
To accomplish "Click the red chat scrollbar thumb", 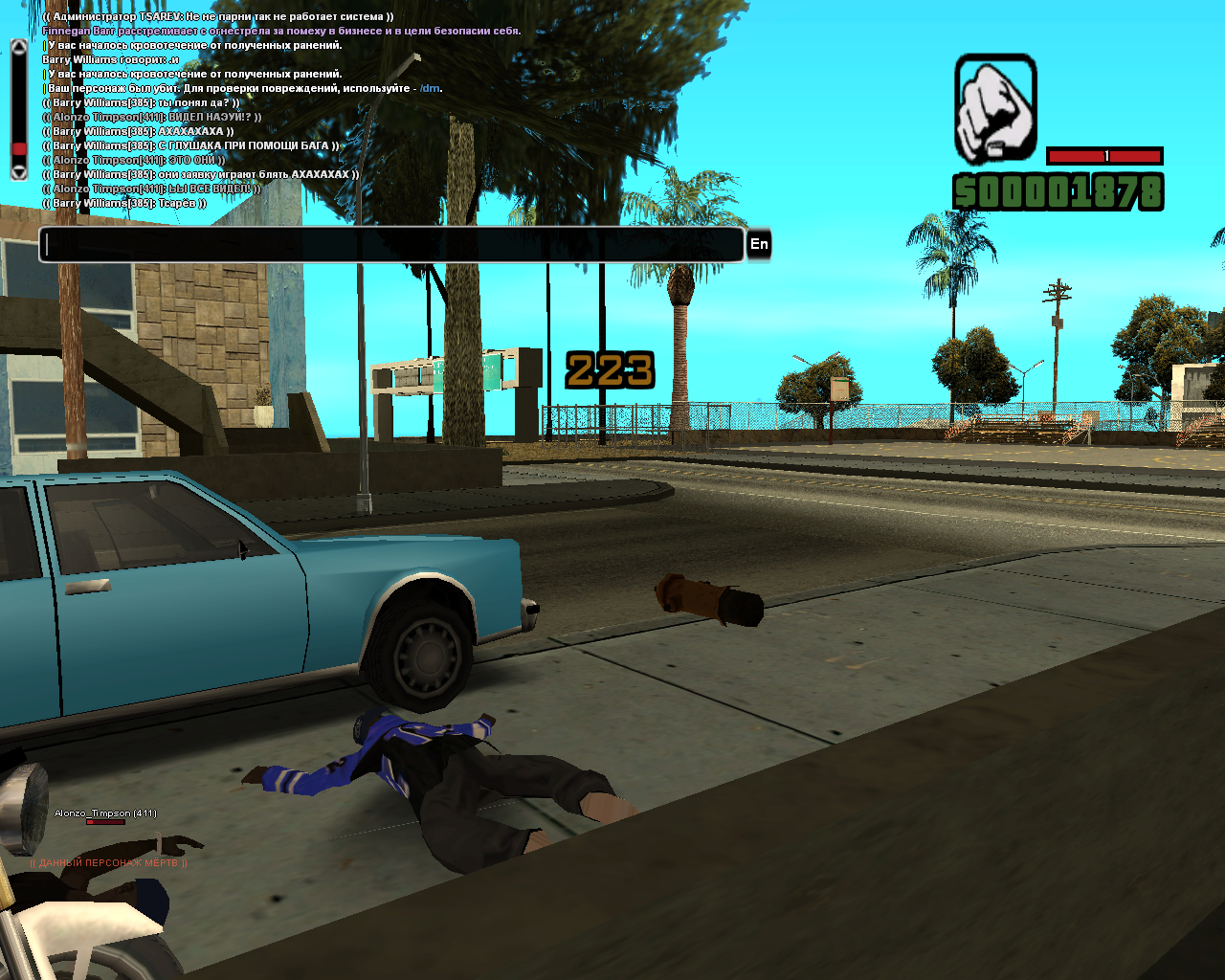I will (18, 149).
